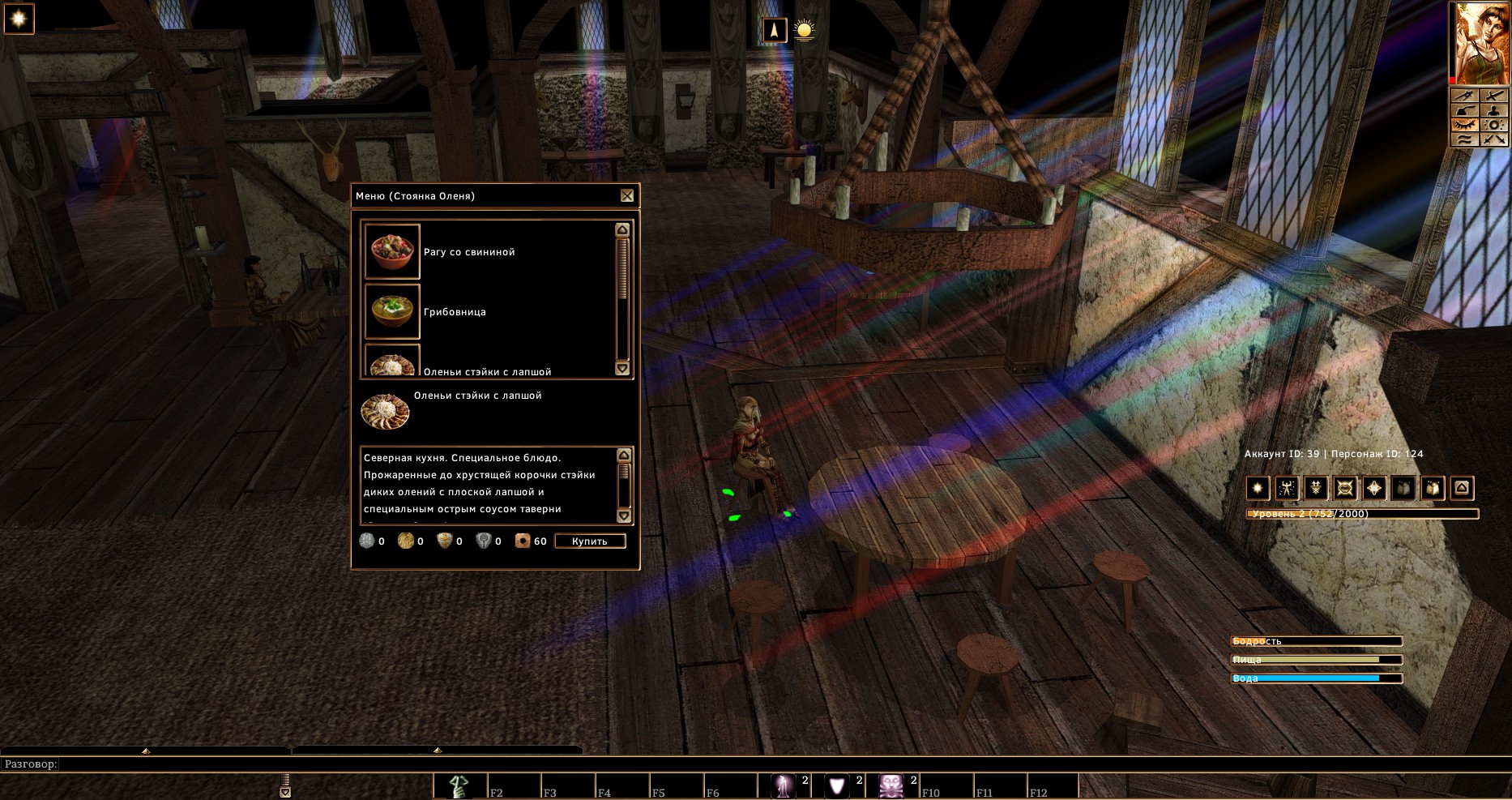This screenshot has width=1512, height=800.
Task: Use the hand gesture quickslot
Action: click(460, 785)
